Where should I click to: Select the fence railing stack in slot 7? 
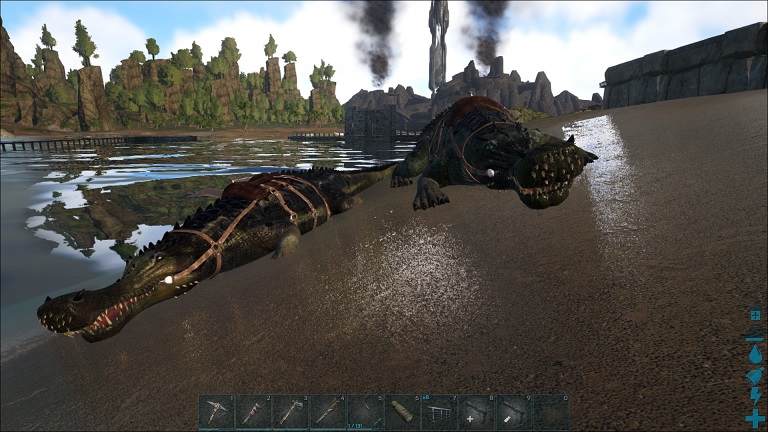[x=439, y=412]
